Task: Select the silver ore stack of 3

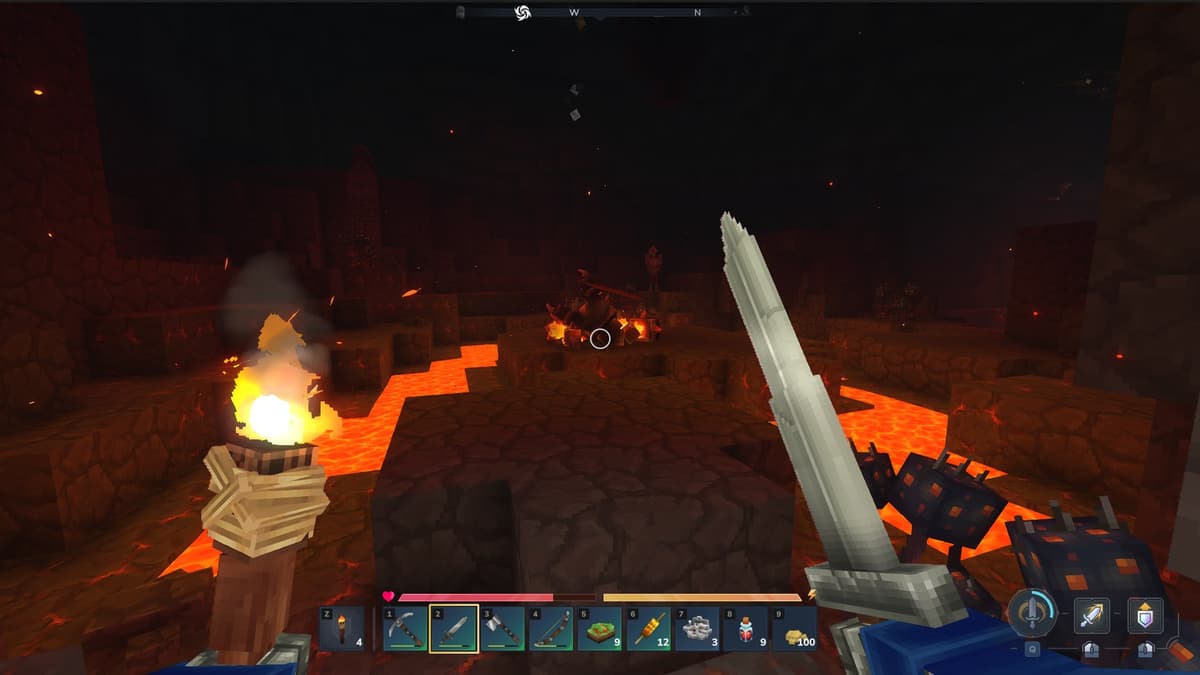Action: 697,629
